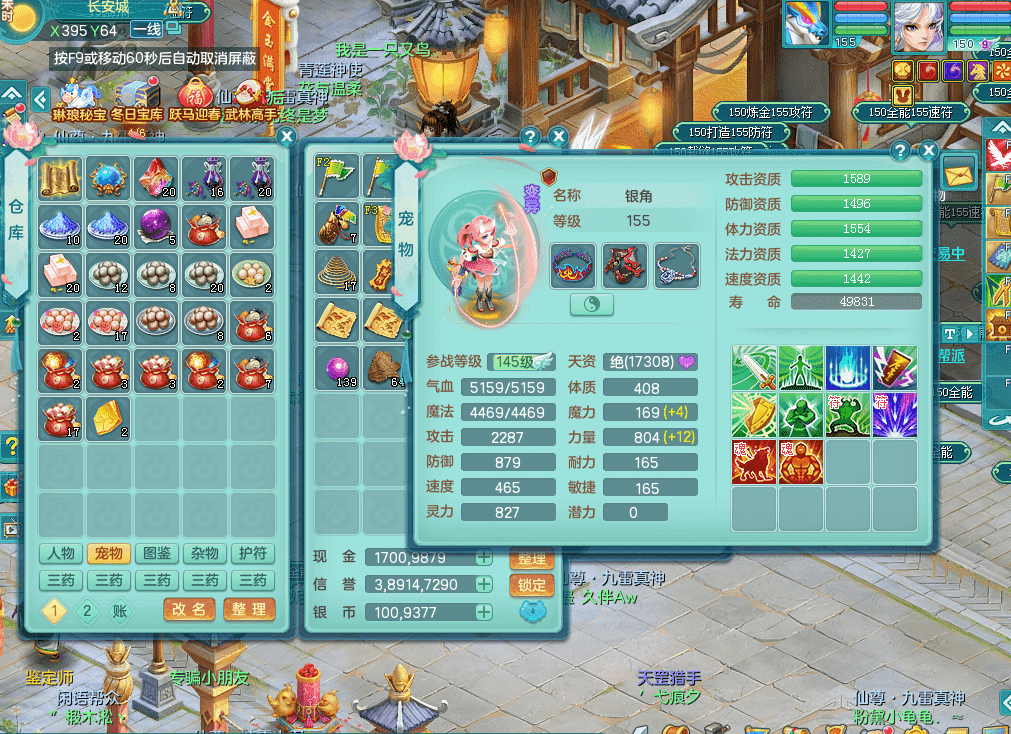
Task: Sort the warehouse with the 整理 button
Action: (248, 609)
